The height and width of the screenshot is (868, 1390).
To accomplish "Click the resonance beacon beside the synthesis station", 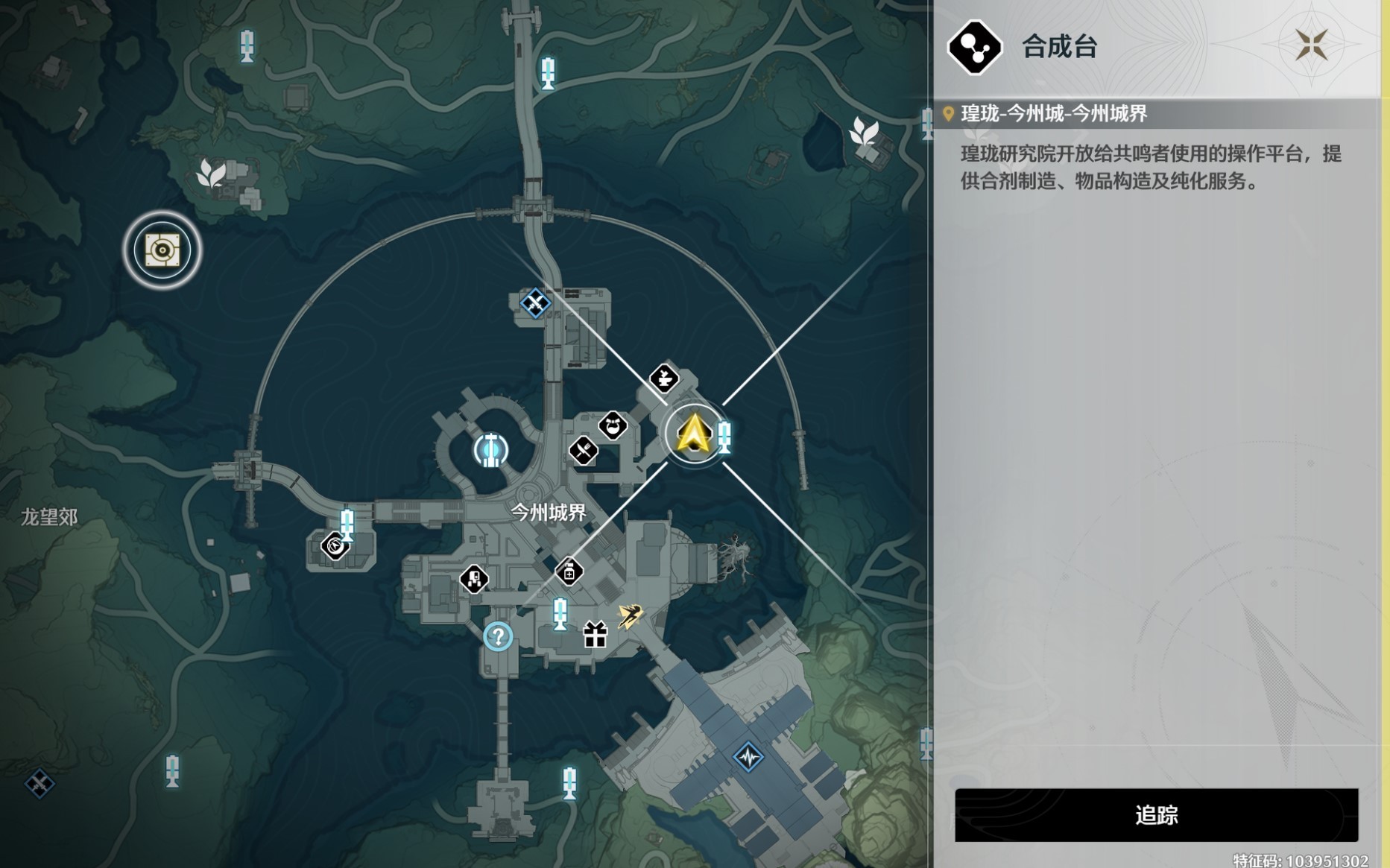I will (724, 439).
